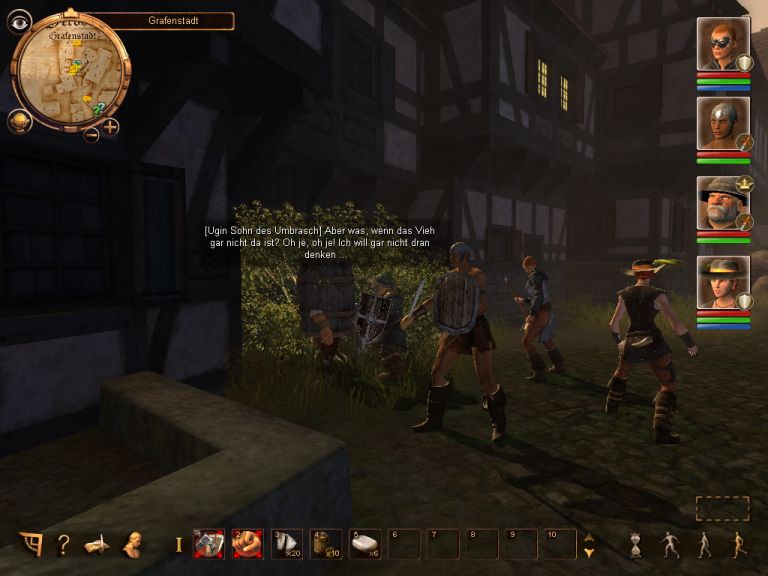Select the masked red-haired party member portrait
This screenshot has width=768, height=576.
(722, 44)
